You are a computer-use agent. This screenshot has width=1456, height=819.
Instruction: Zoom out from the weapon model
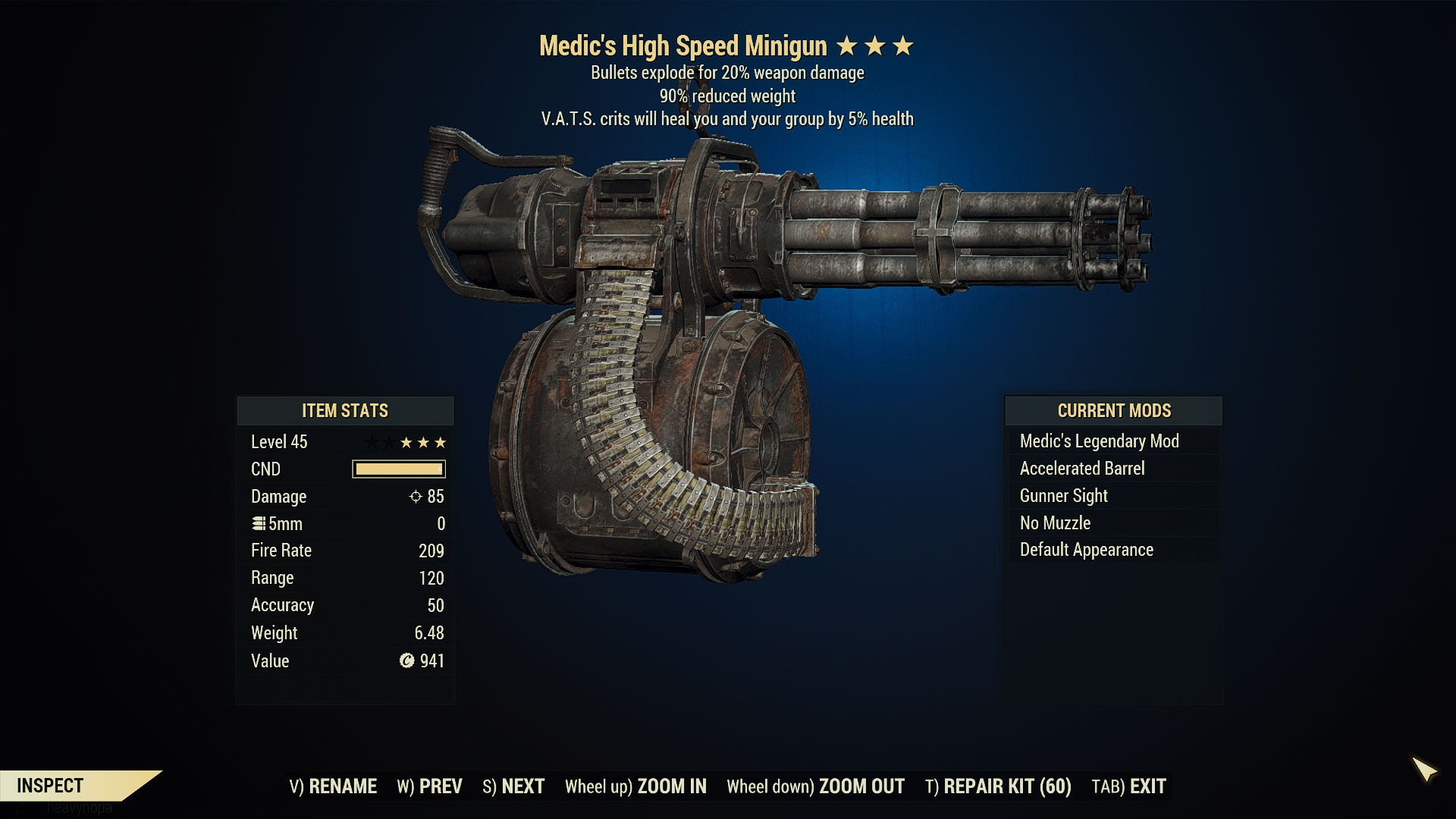pos(816,786)
